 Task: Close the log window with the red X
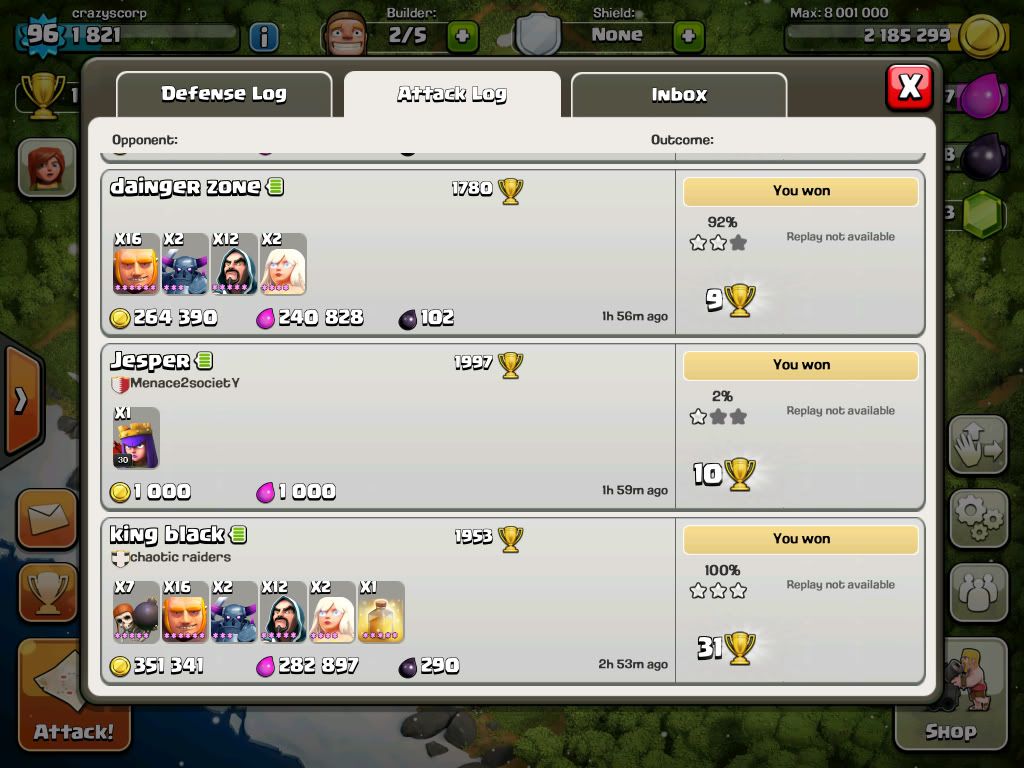coord(909,87)
